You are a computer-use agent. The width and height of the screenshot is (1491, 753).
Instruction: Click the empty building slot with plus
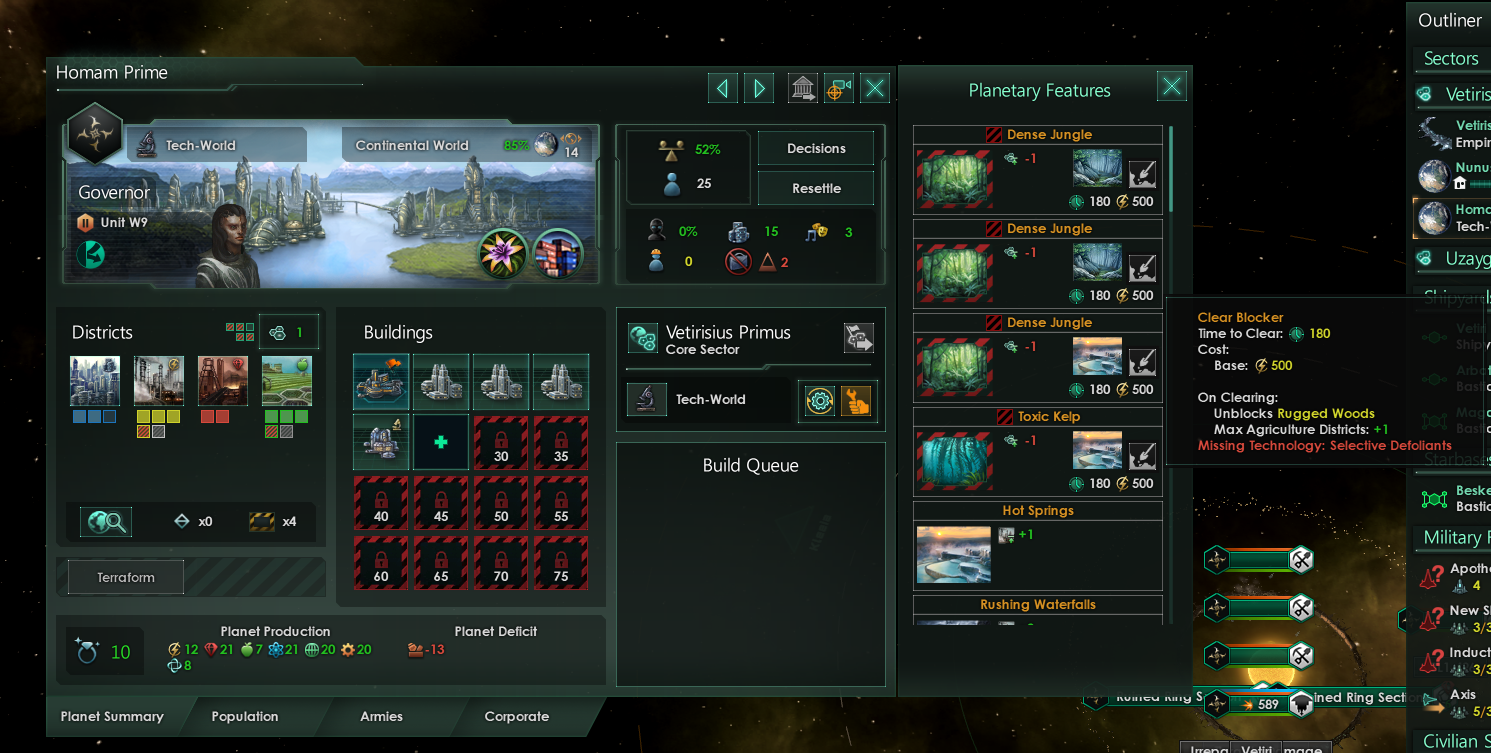tap(441, 442)
